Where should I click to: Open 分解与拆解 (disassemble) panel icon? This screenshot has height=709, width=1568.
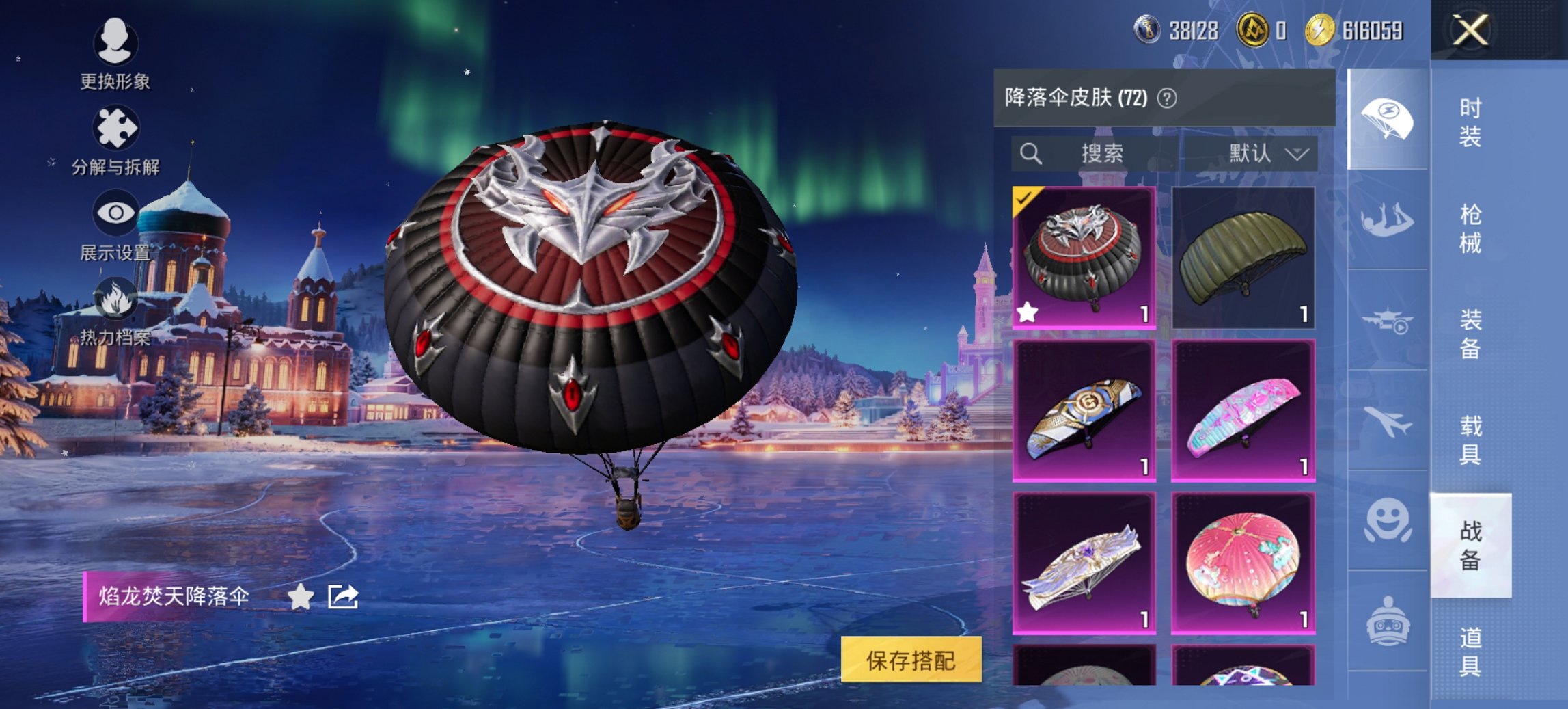pyautogui.click(x=116, y=127)
